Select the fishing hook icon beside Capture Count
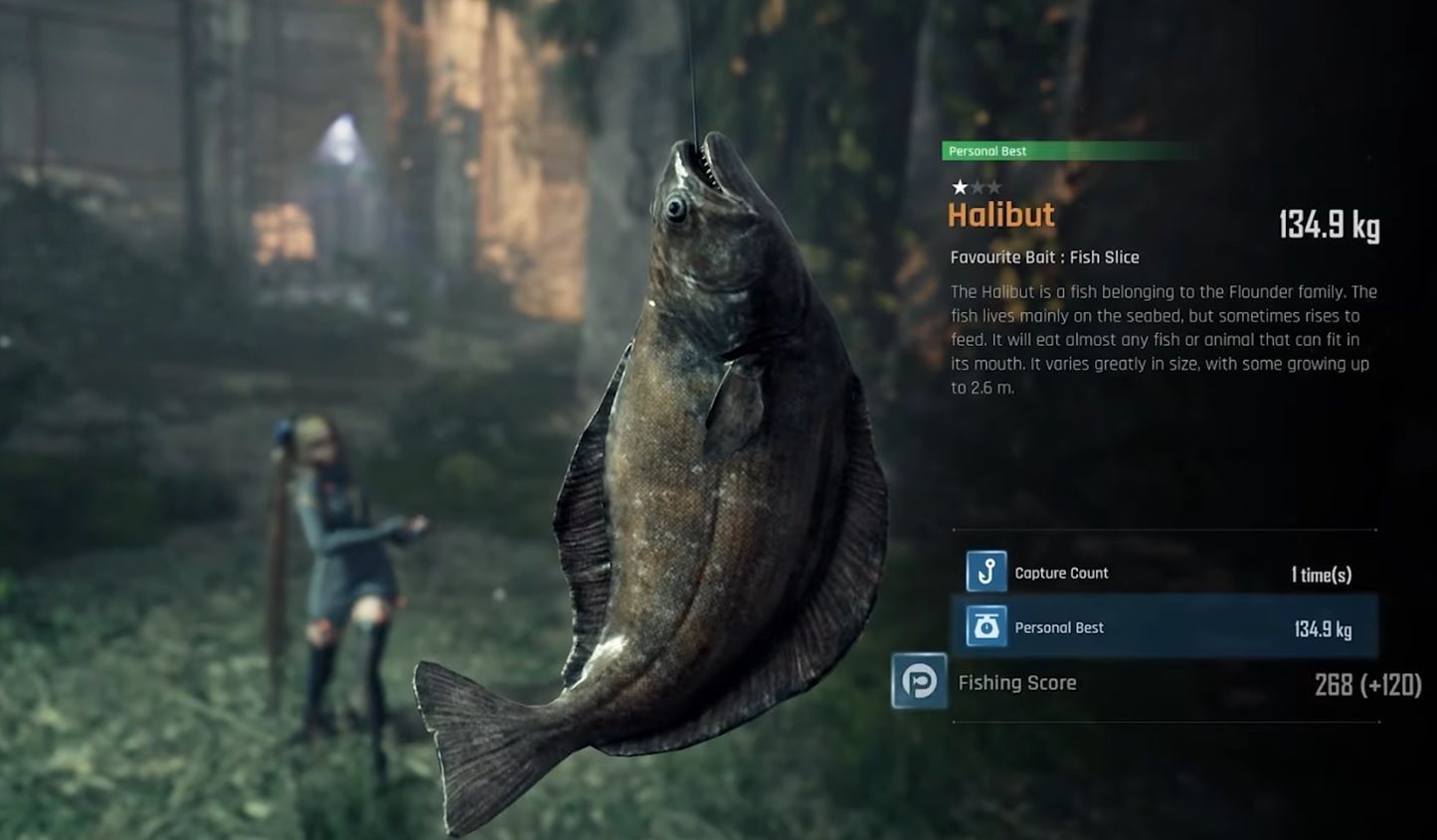The height and width of the screenshot is (840, 1437). (988, 573)
